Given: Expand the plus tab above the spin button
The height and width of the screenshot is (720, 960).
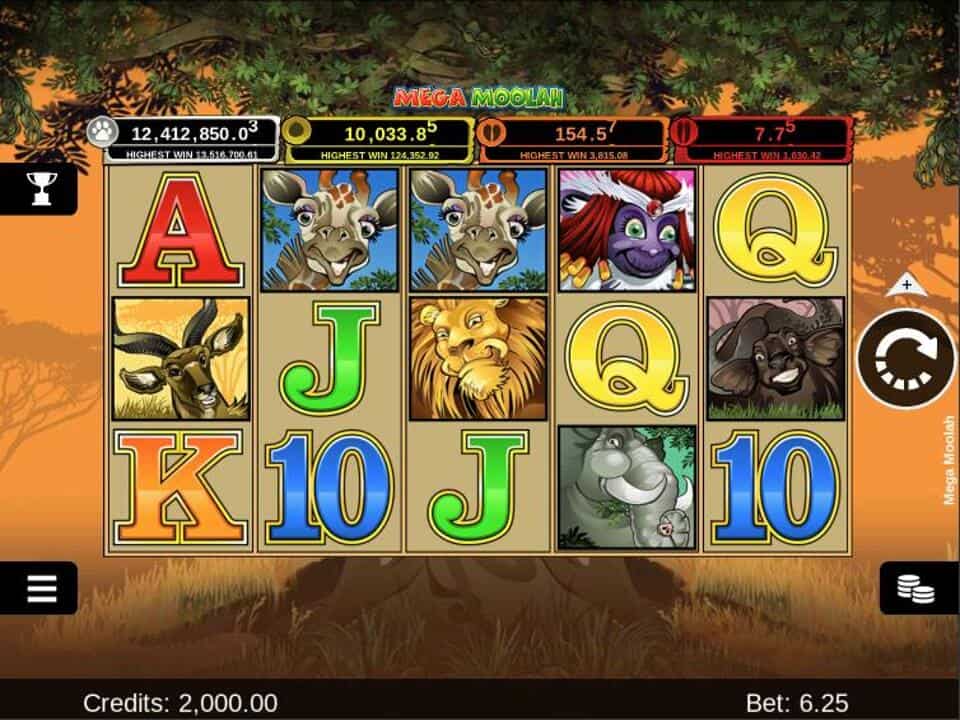Looking at the screenshot, I should (907, 285).
